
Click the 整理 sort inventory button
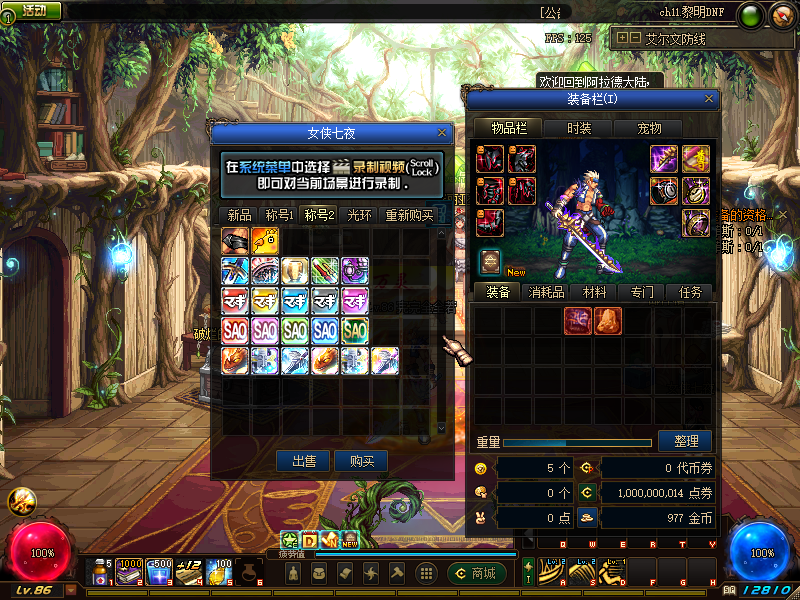pos(685,441)
